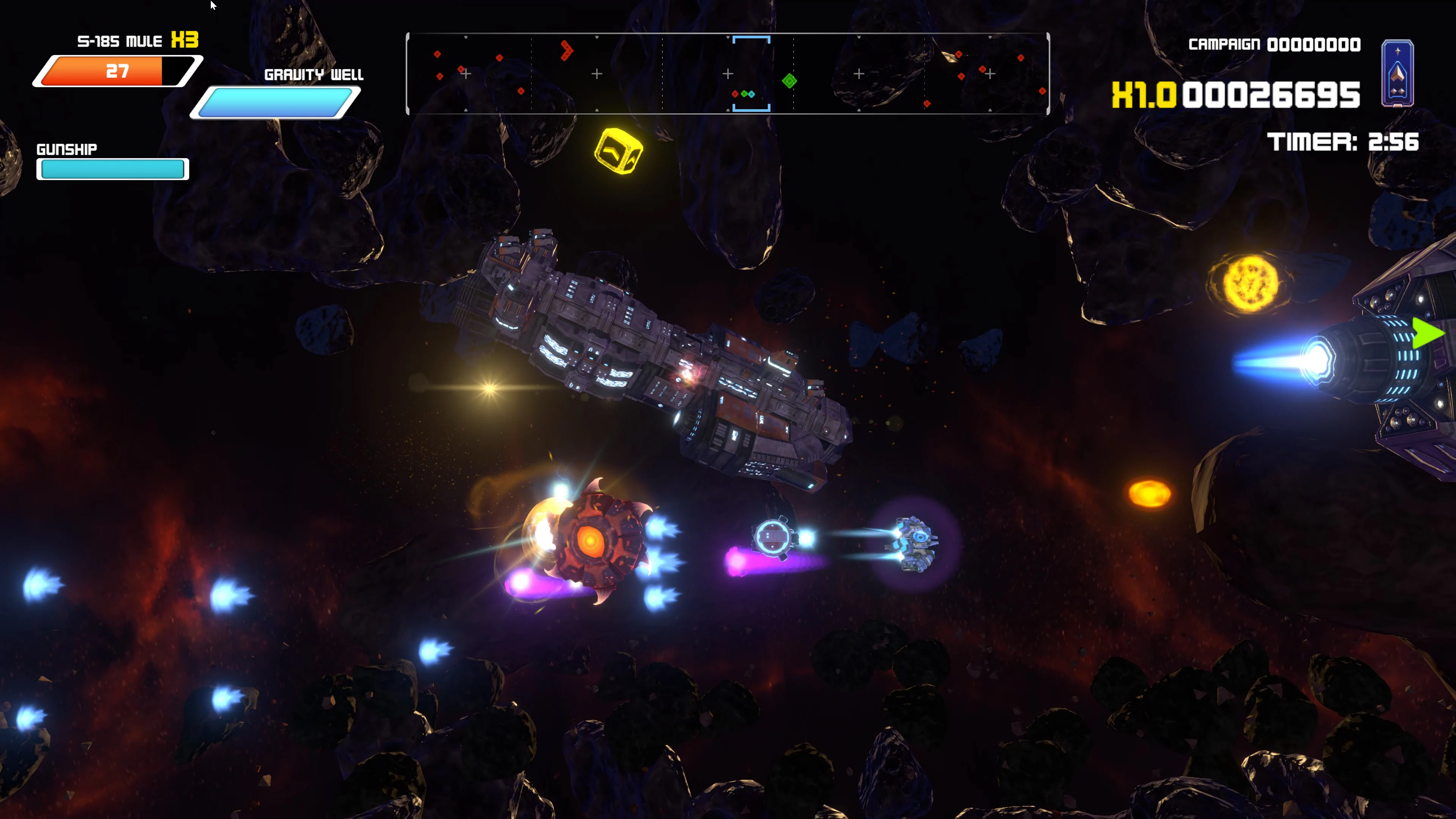Screen dimensions: 1456x819
Task: Select the highlighted minimap sector
Action: click(752, 74)
